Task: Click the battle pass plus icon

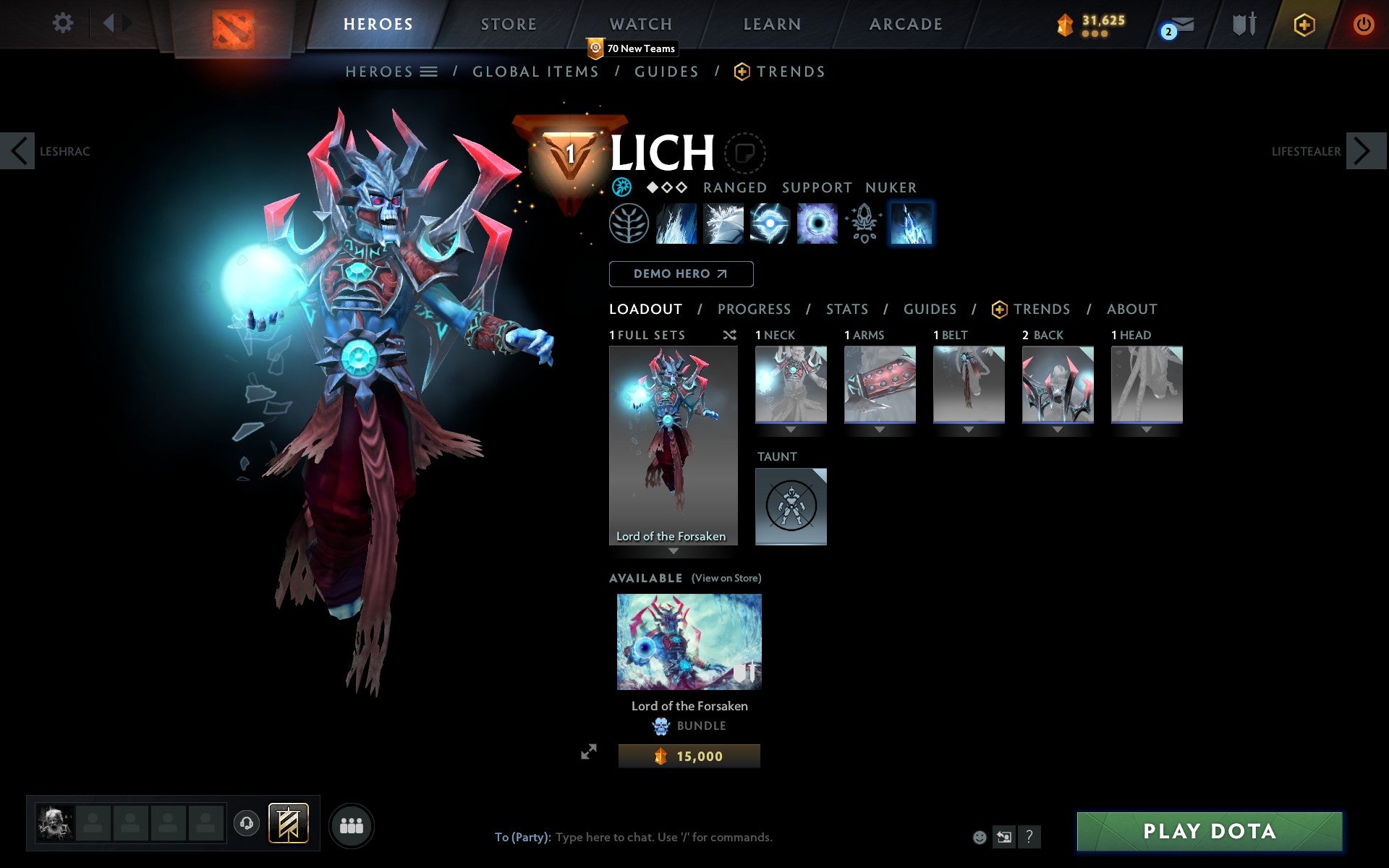Action: click(1303, 24)
